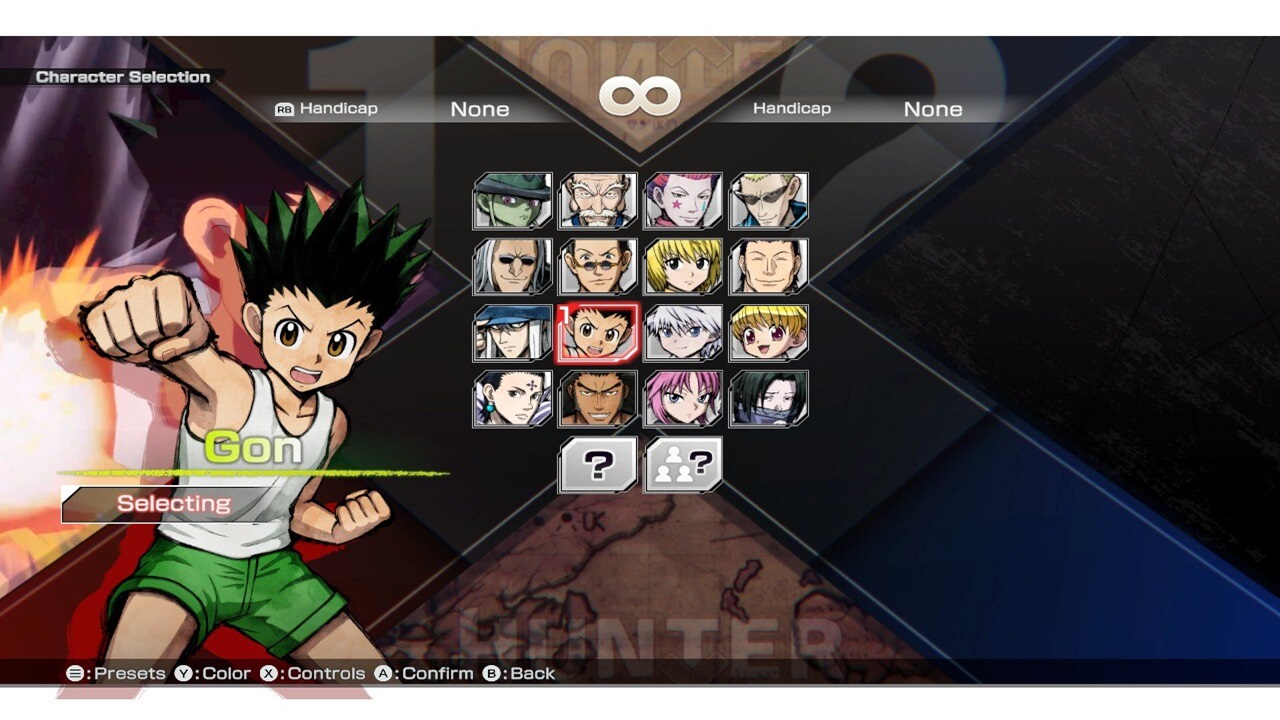Select Meruem in the top-left grid slot
The width and height of the screenshot is (1280, 720).
coord(511,200)
